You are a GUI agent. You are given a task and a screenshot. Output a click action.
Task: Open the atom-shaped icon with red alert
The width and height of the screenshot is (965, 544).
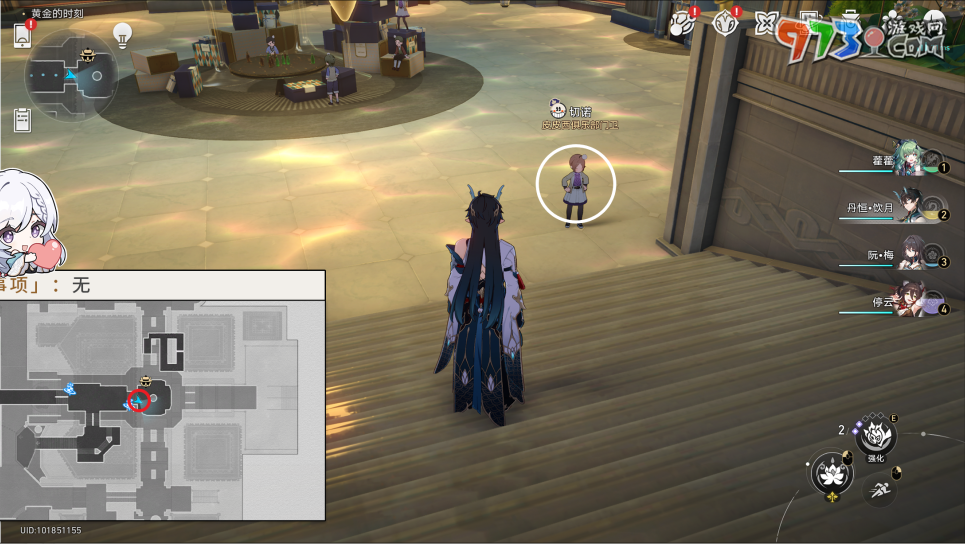[x=683, y=23]
